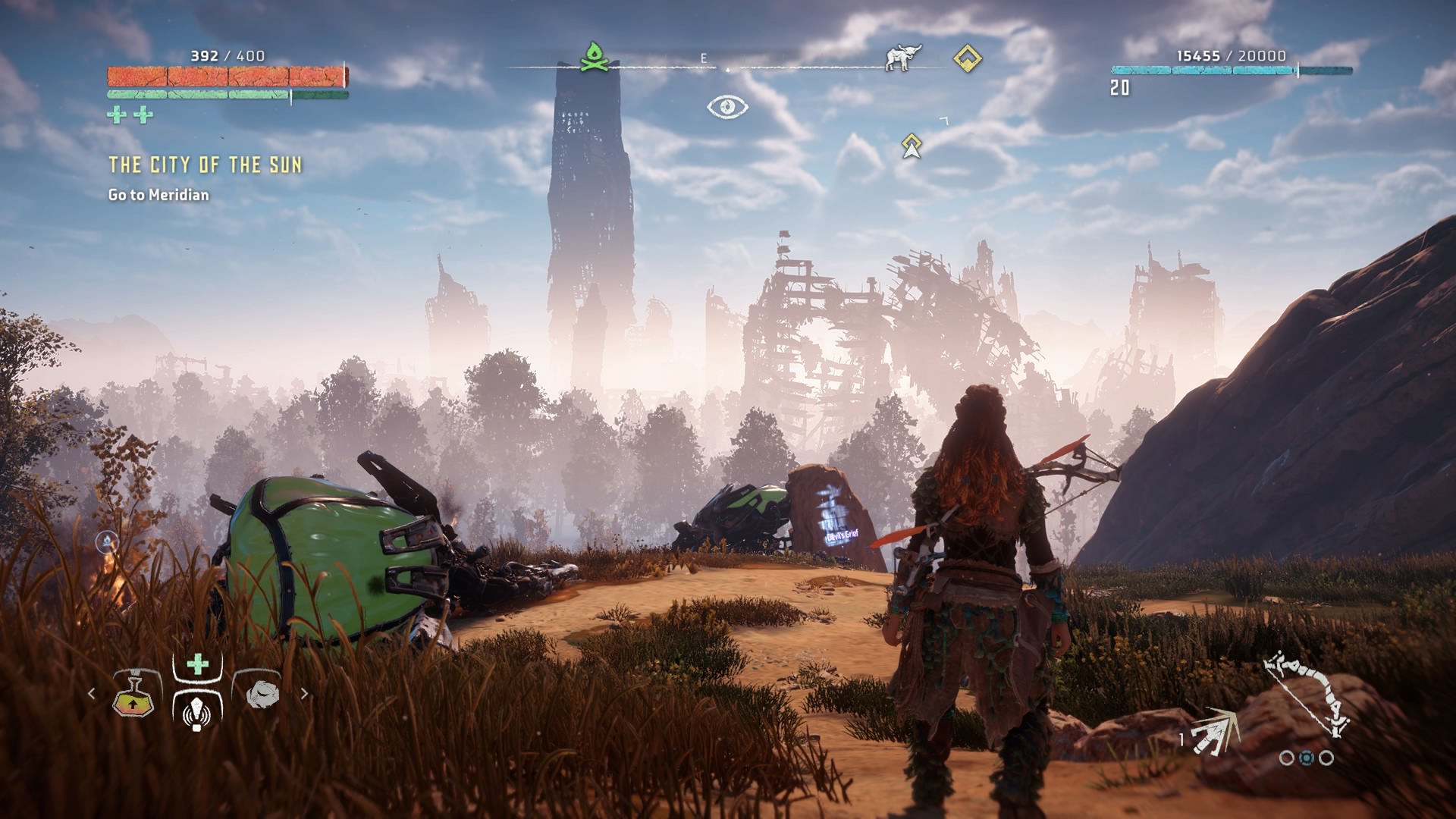Open The City of the Sun quest tracker
This screenshot has height=819, width=1456.
pos(205,165)
